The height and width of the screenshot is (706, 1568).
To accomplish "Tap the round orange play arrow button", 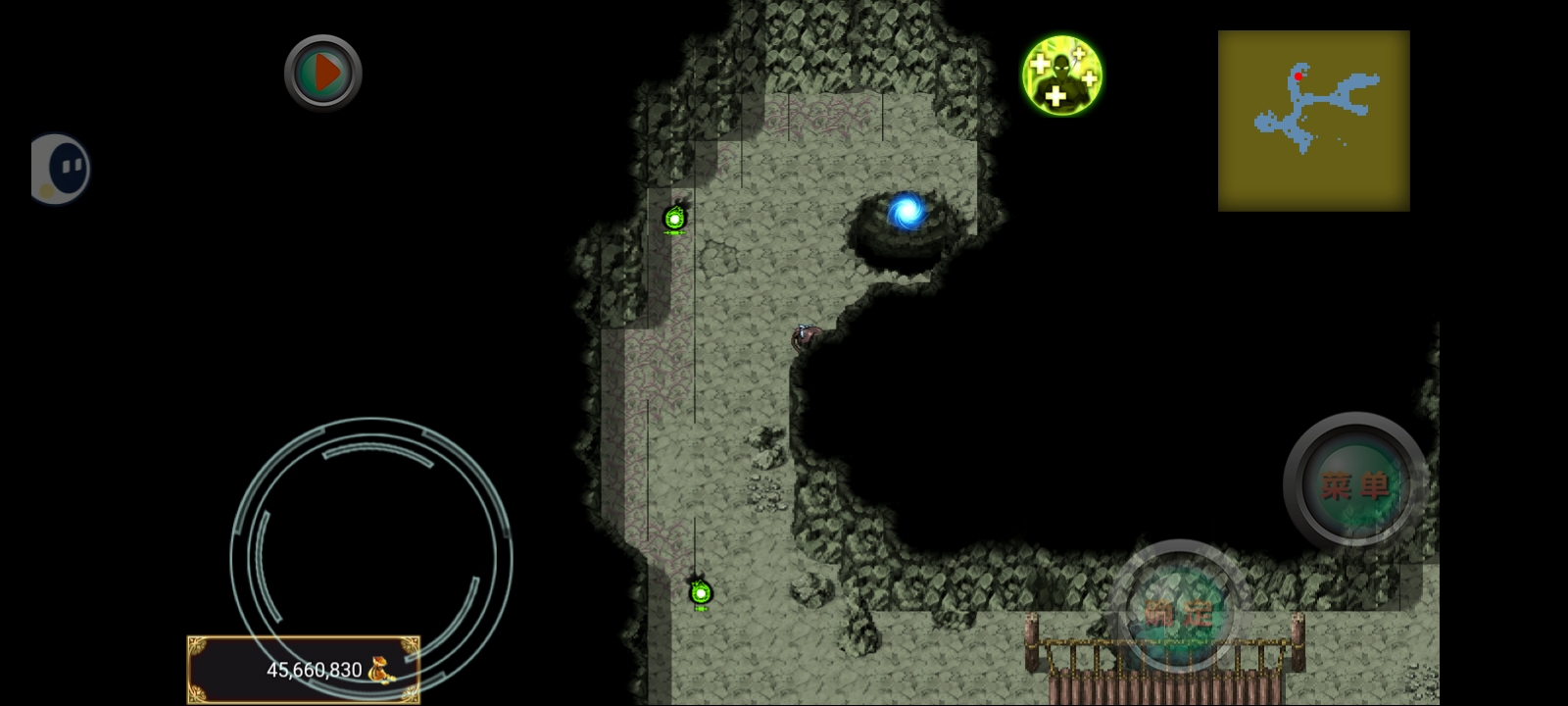I will pyautogui.click(x=323, y=73).
